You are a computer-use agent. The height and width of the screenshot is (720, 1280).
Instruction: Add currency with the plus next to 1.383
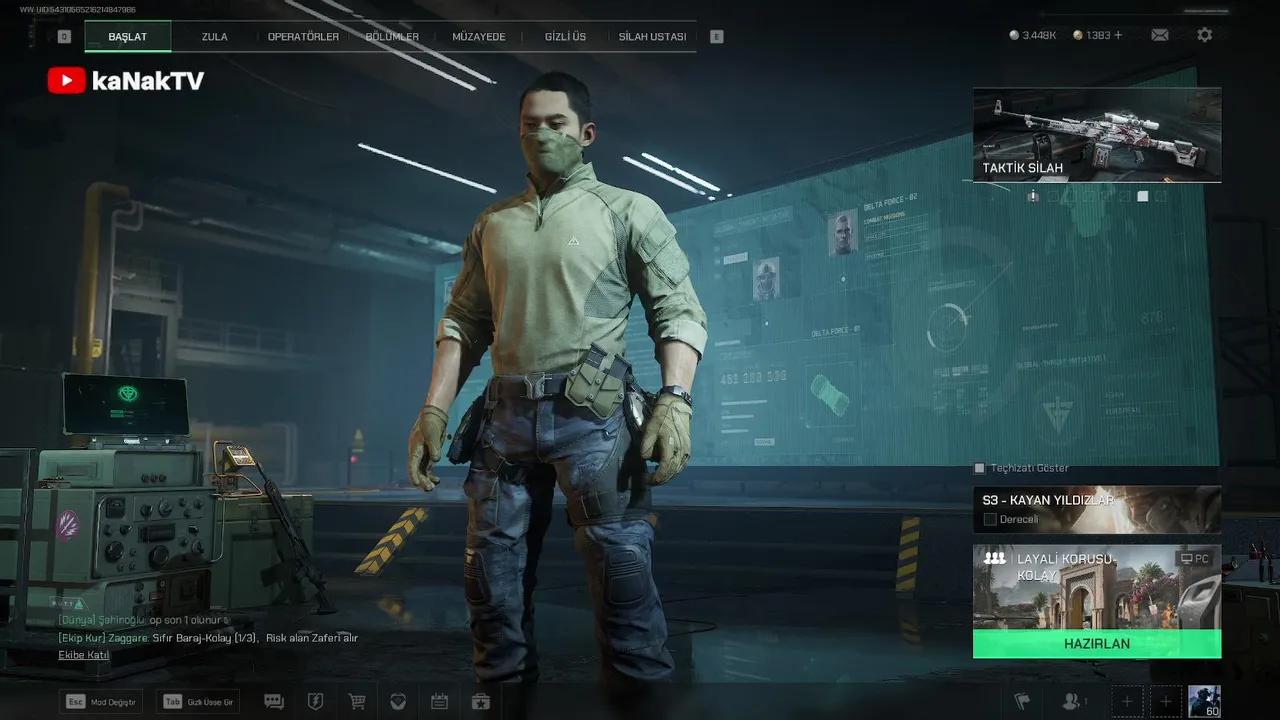click(1118, 34)
